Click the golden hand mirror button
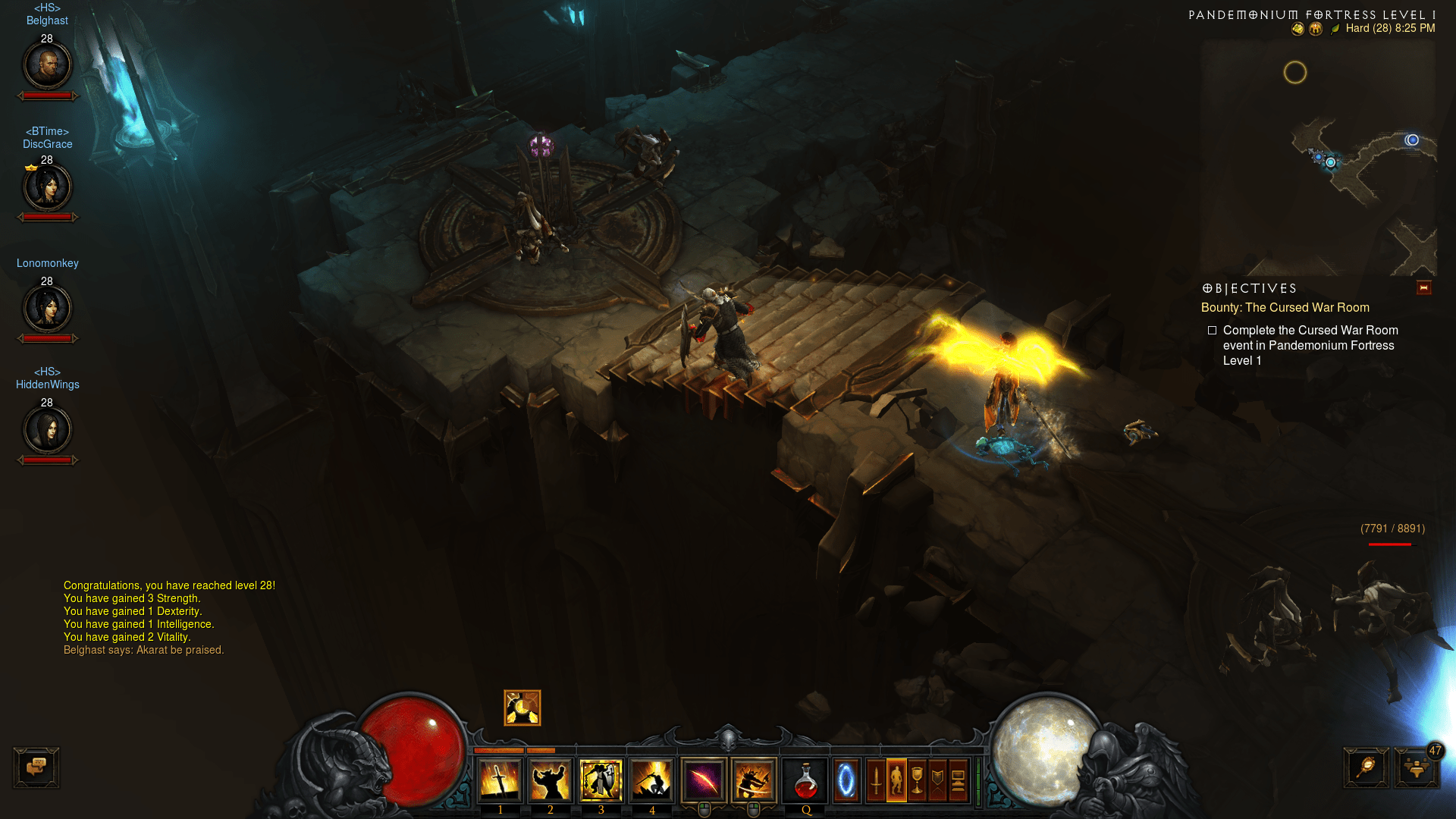This screenshot has height=819, width=1456. [1367, 767]
